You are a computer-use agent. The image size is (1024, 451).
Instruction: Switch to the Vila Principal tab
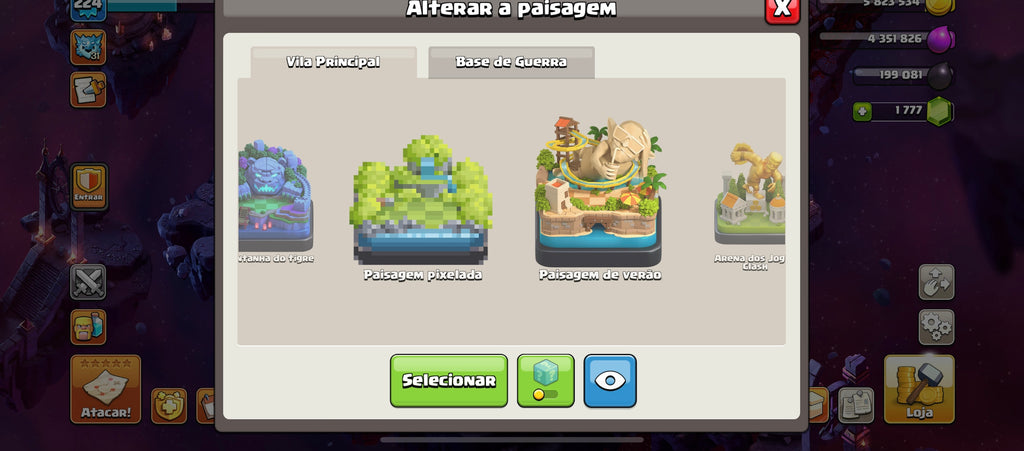[333, 62]
